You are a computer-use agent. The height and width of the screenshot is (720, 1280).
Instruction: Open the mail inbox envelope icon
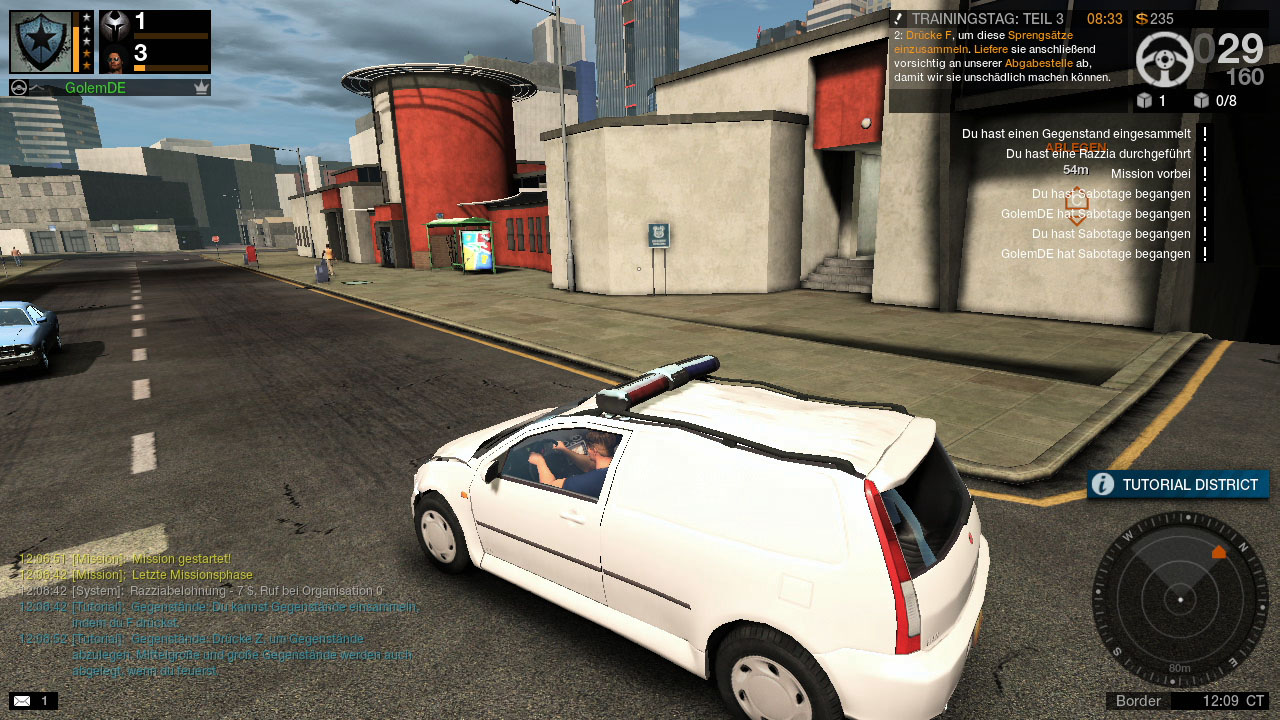[22, 701]
